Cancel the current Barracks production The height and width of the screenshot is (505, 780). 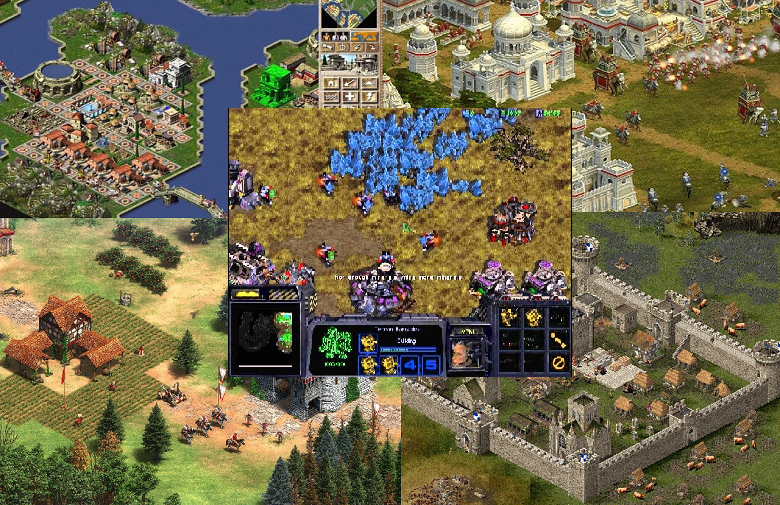pos(559,362)
